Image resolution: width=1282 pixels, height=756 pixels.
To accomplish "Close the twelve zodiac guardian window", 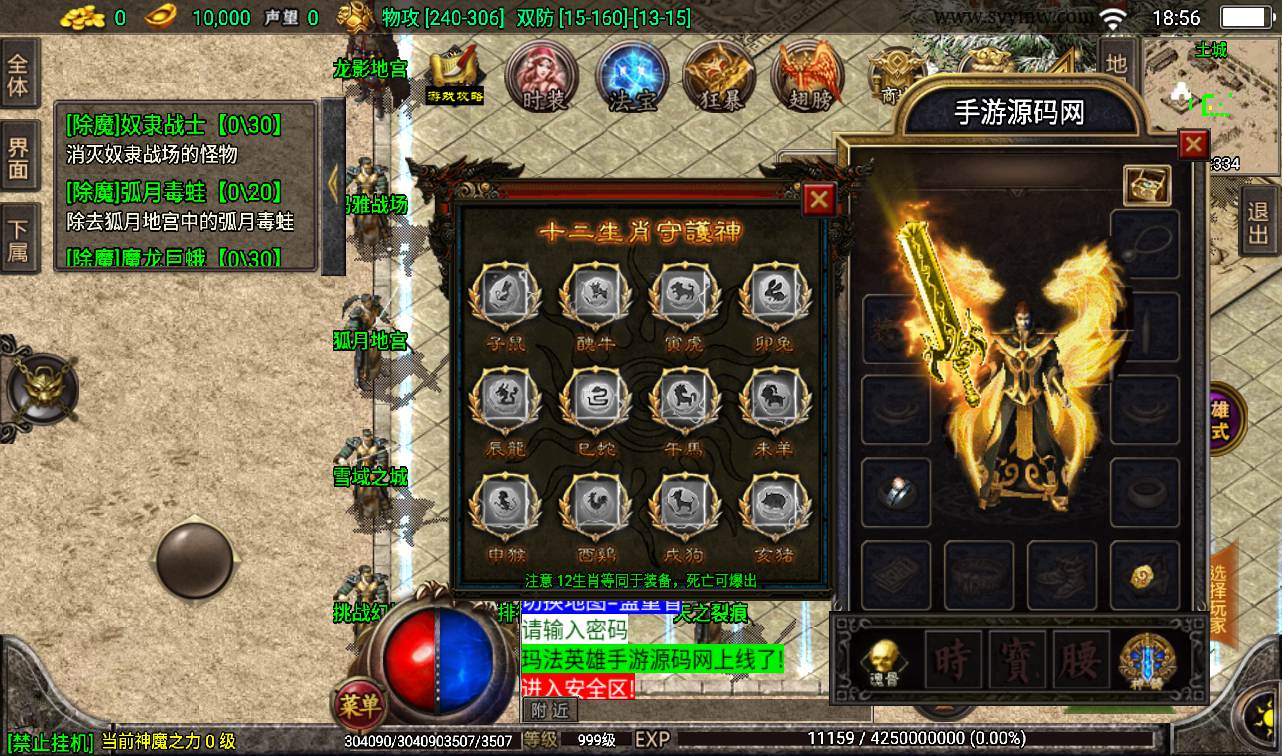I will [x=819, y=199].
